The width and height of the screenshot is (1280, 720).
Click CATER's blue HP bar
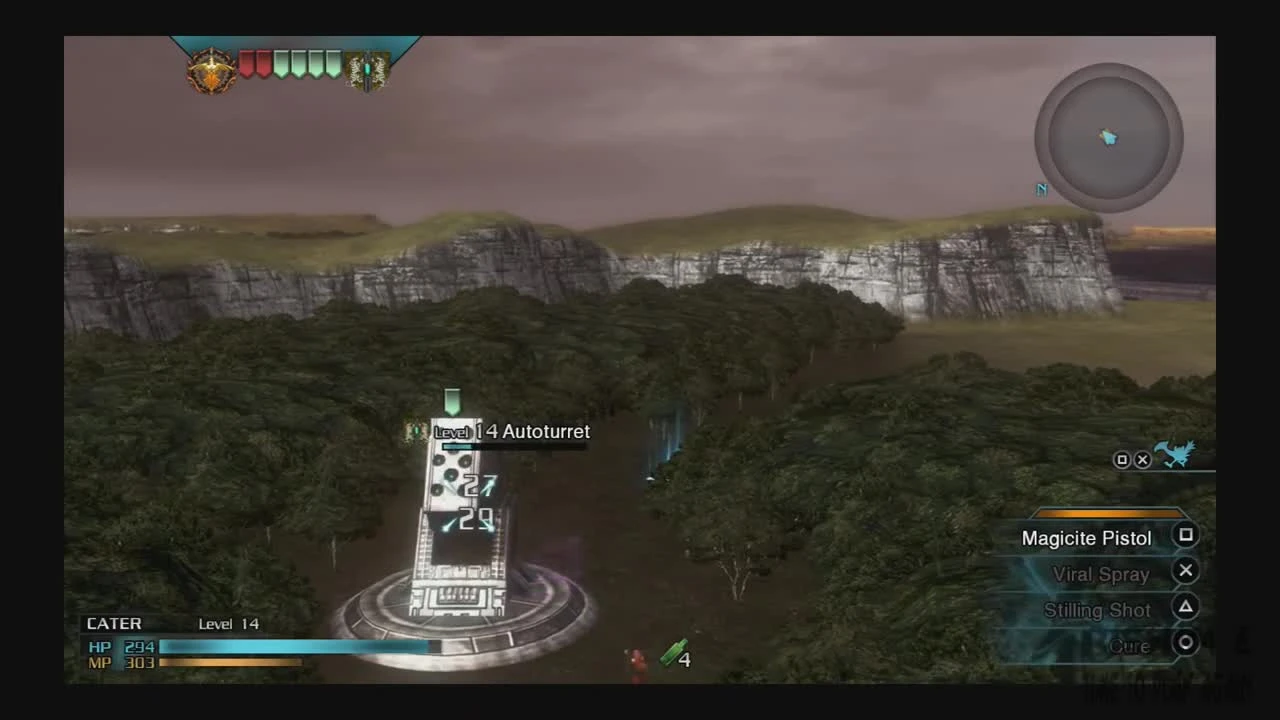coord(290,646)
